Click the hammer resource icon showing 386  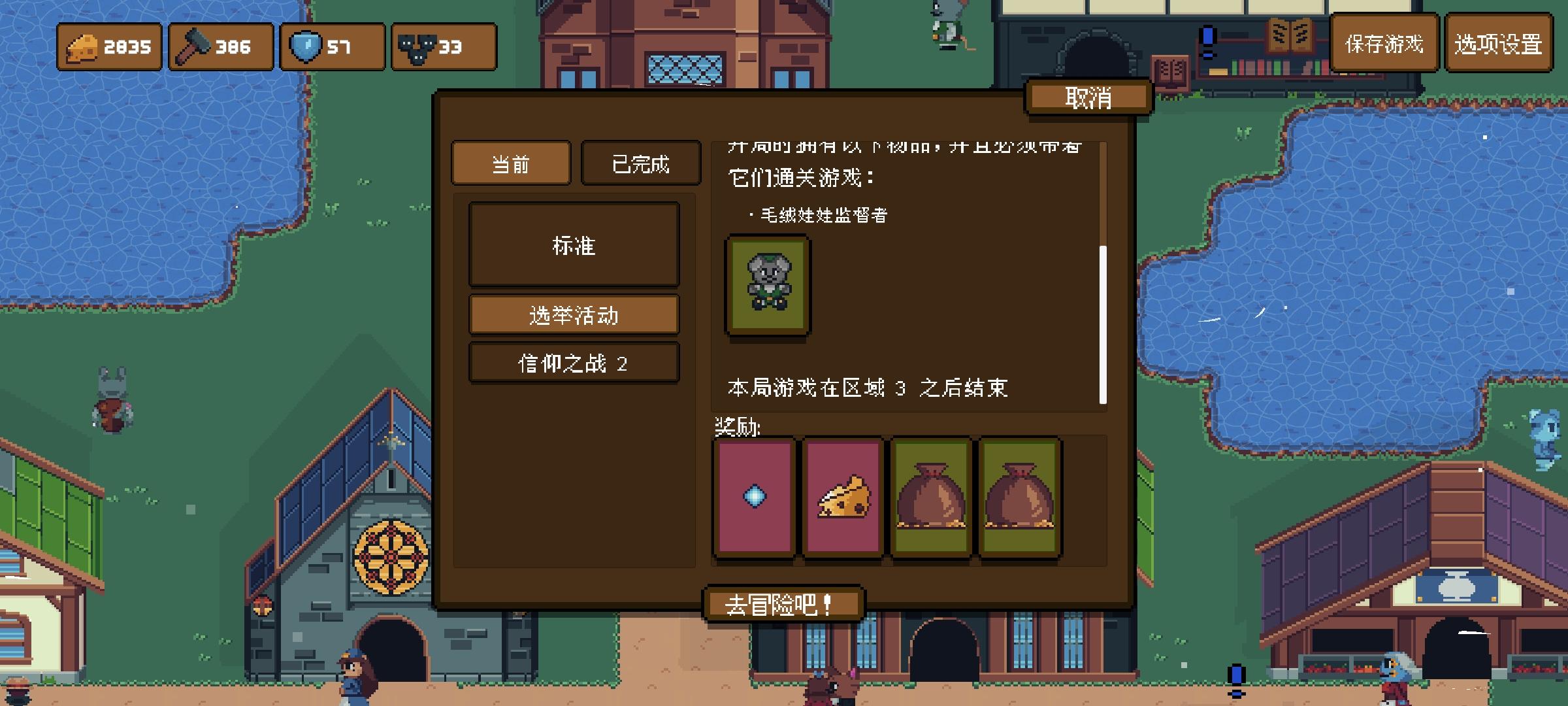[x=194, y=46]
